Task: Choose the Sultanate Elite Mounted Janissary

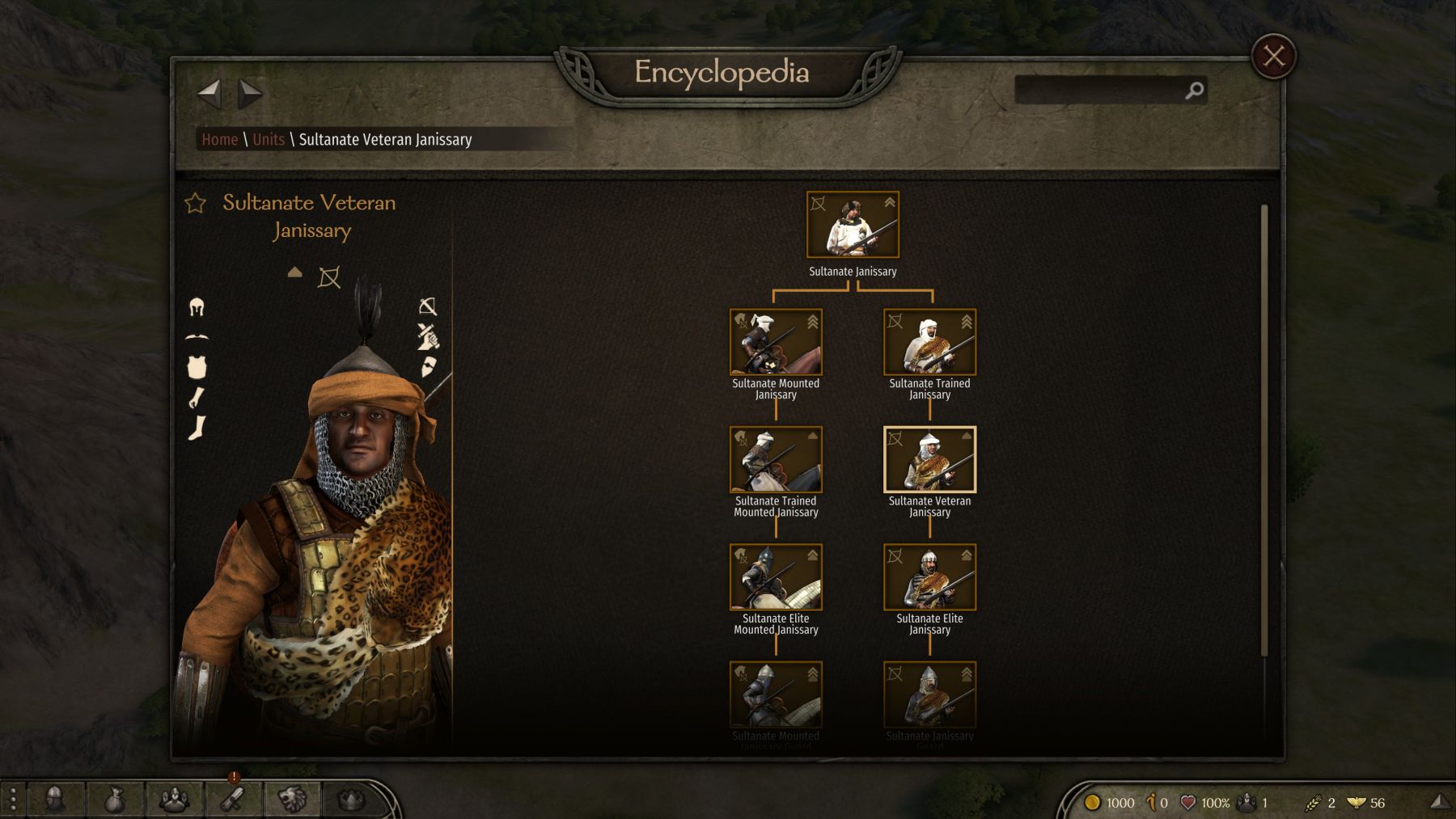Action: coord(776,577)
